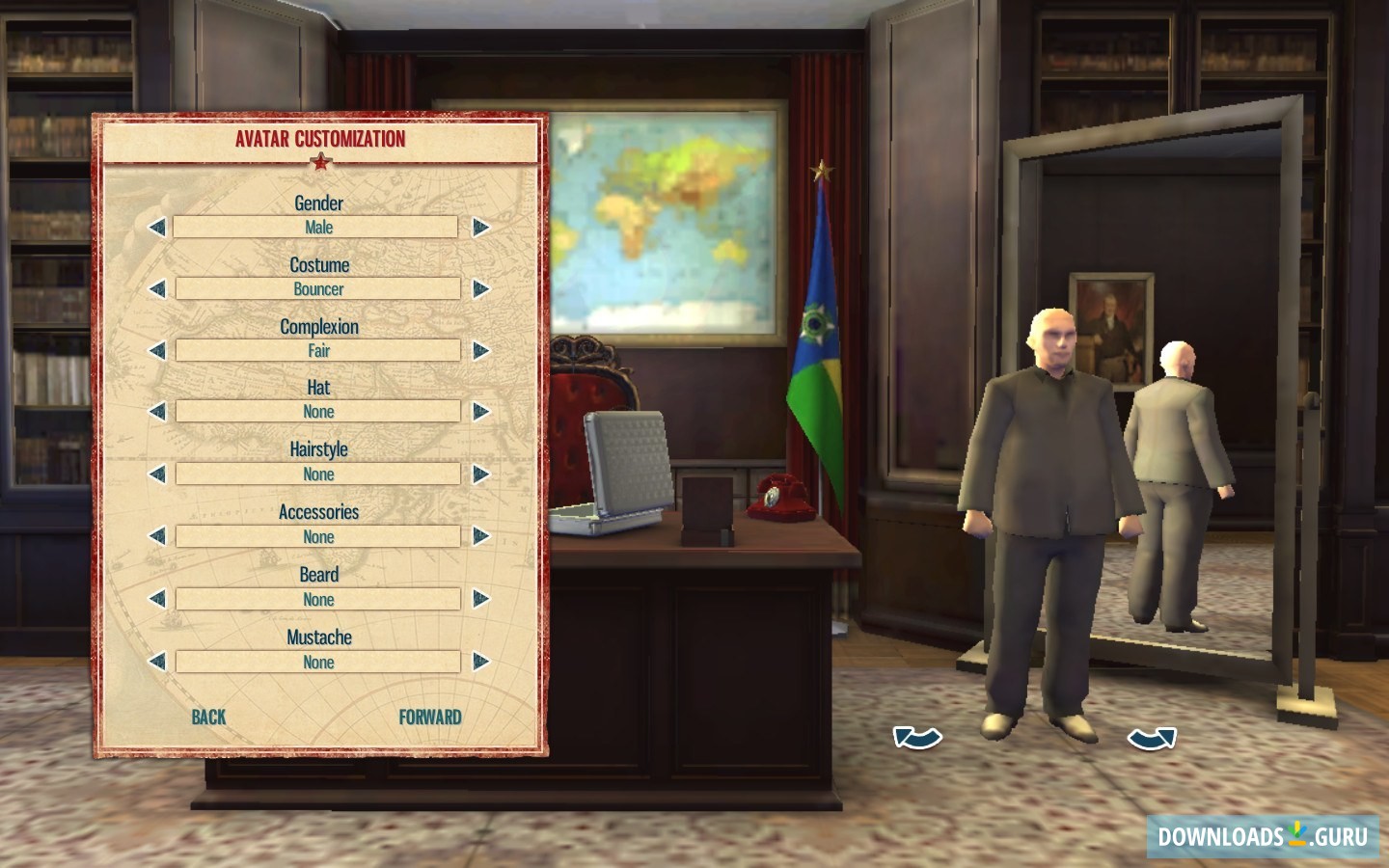Advance Complexion past Fair
The height and width of the screenshot is (868, 1389).
point(478,350)
